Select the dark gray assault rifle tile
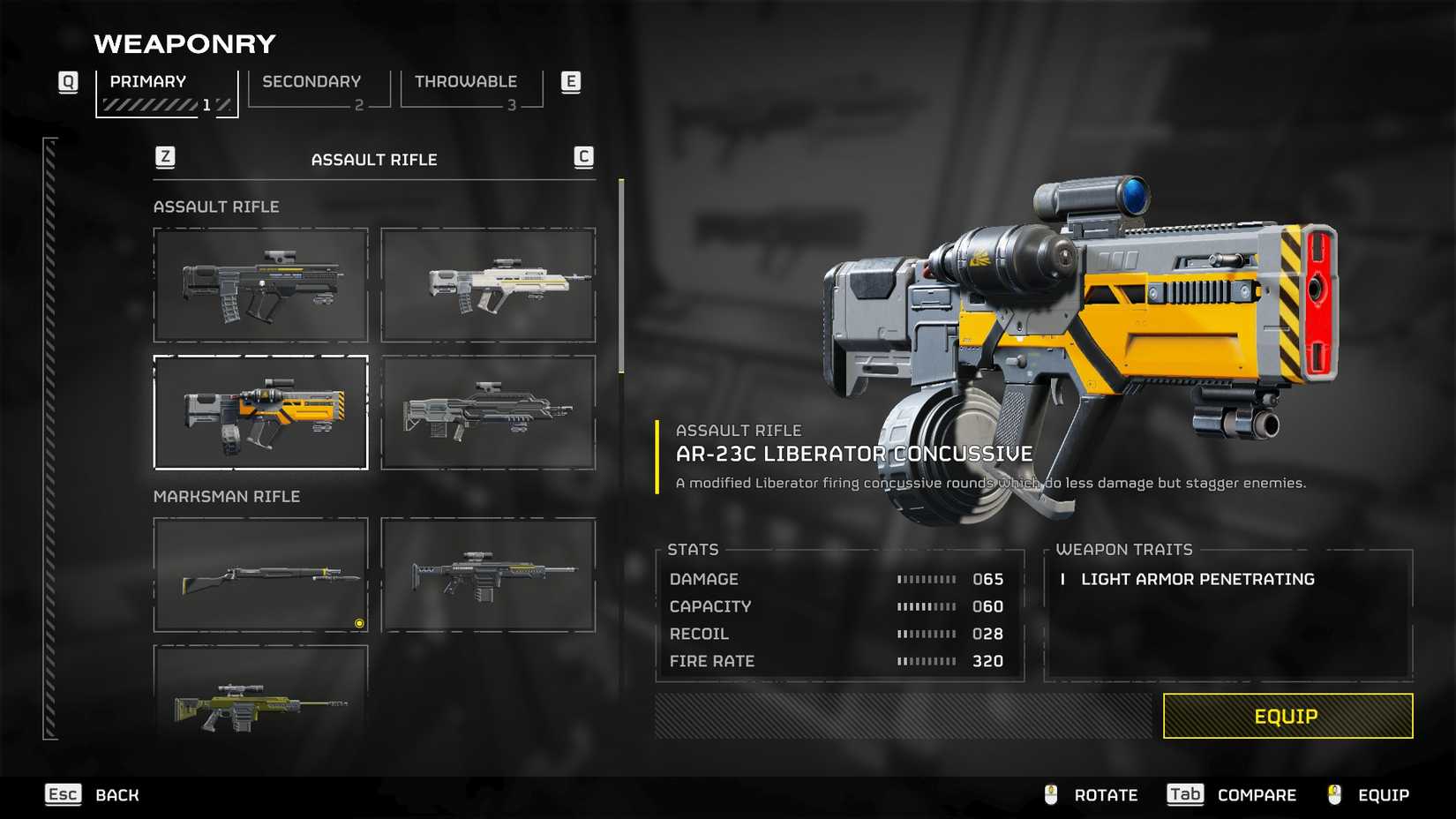 [x=488, y=412]
